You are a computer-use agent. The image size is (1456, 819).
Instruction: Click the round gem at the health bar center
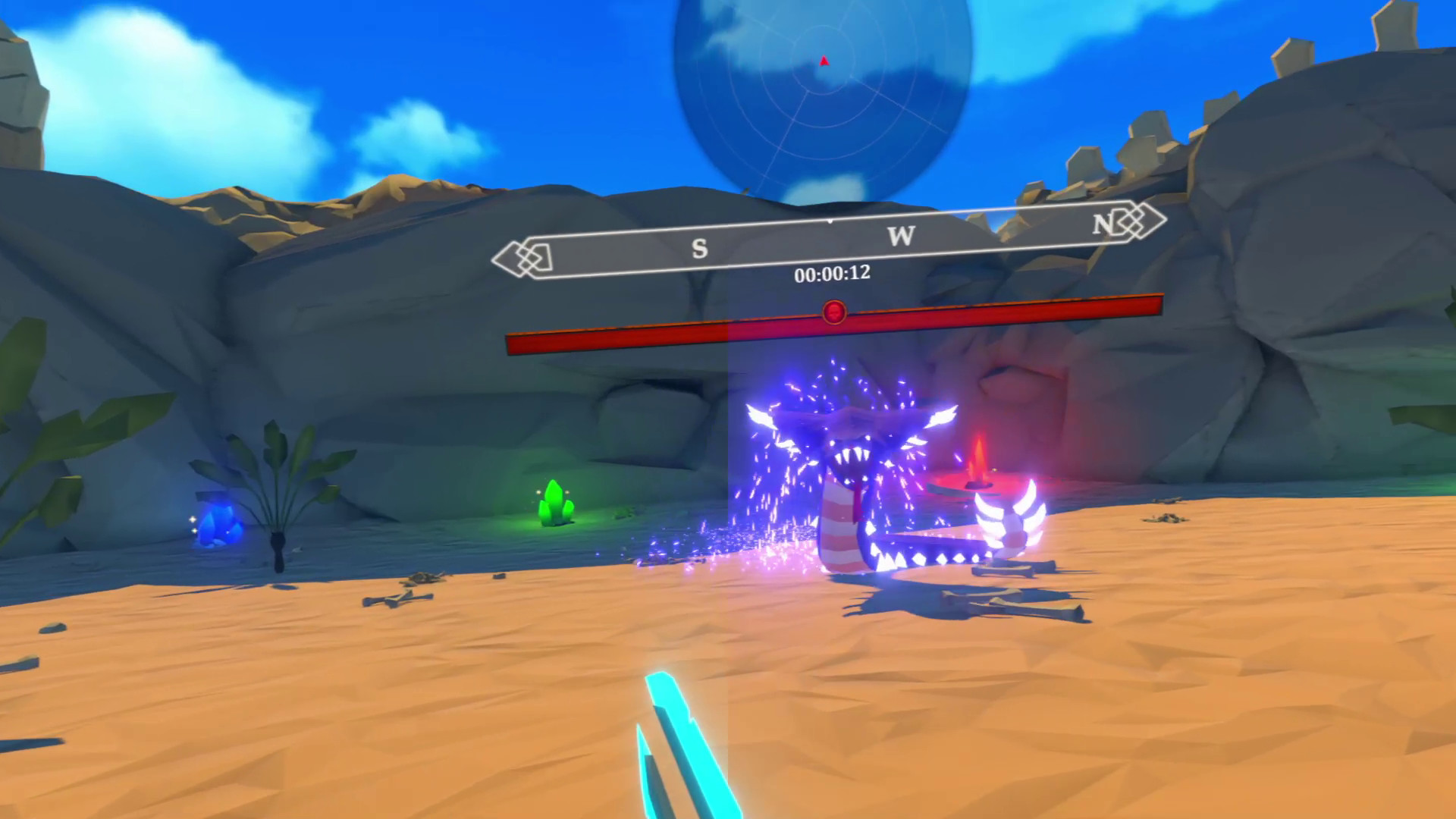tap(834, 311)
